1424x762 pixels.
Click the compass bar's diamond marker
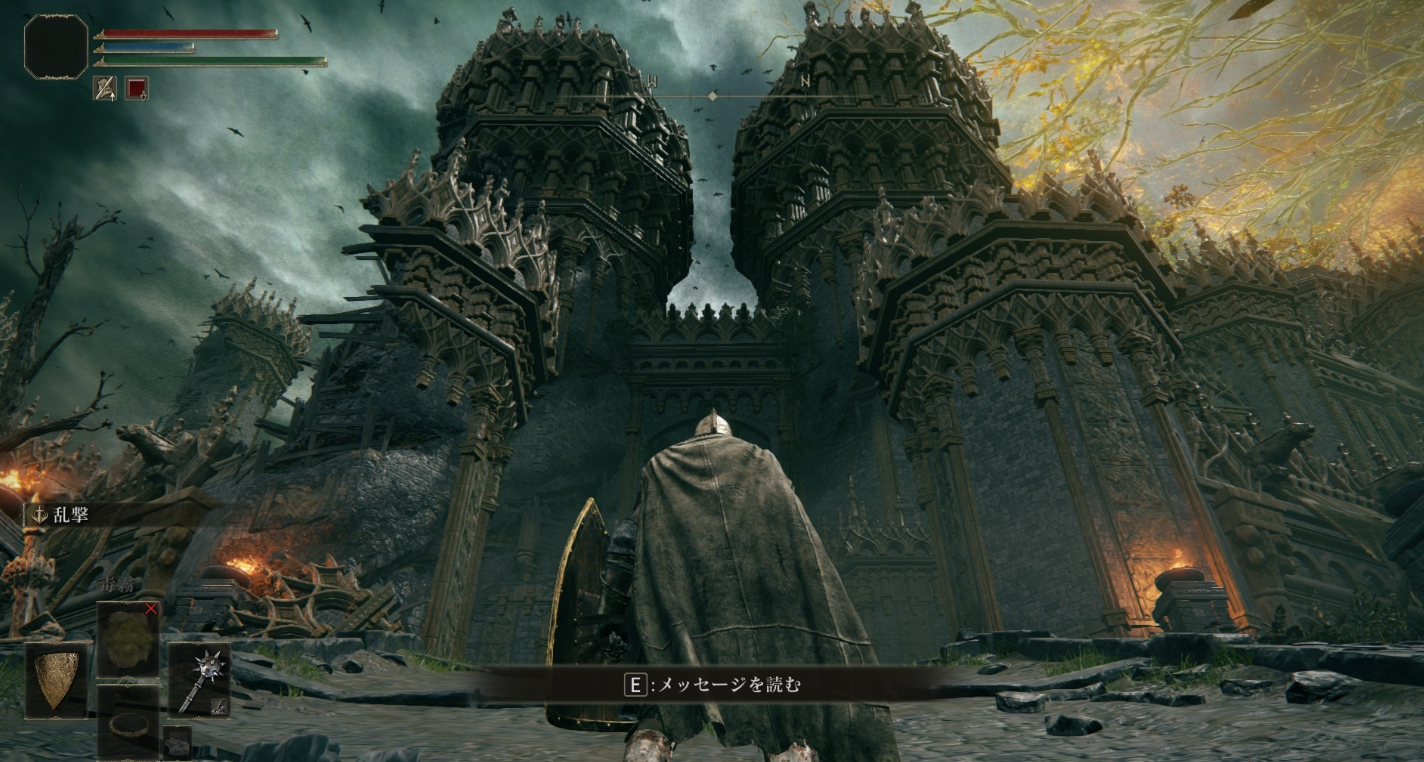(712, 96)
